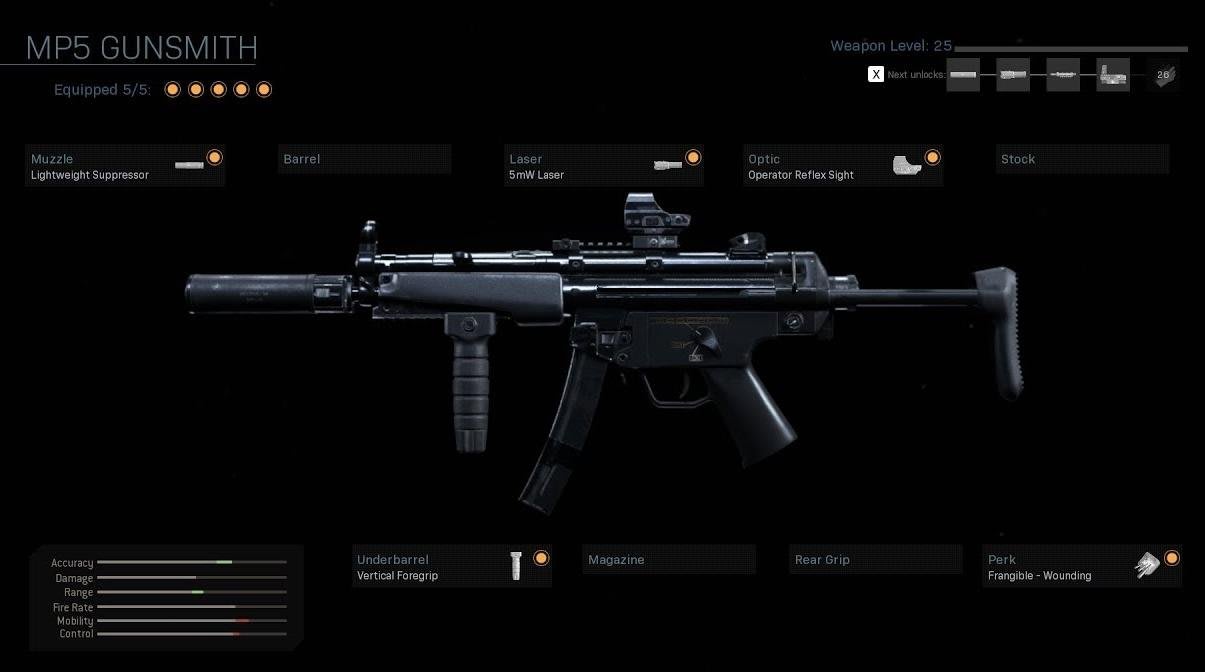This screenshot has width=1205, height=672.
Task: Open the Perk slot with Frangible - Wounding
Action: (x=1082, y=567)
